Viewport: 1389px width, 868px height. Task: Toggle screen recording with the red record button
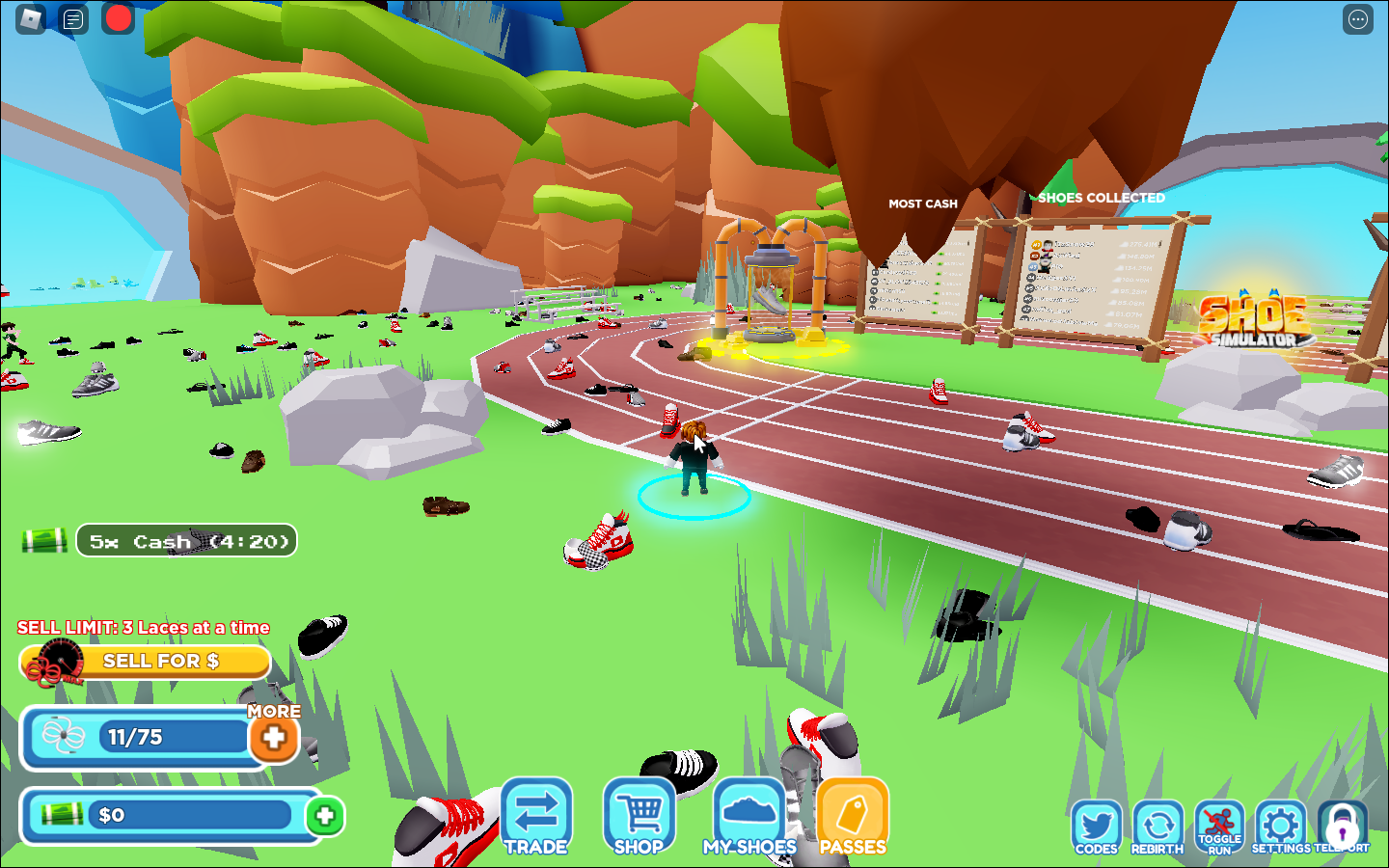(x=118, y=18)
